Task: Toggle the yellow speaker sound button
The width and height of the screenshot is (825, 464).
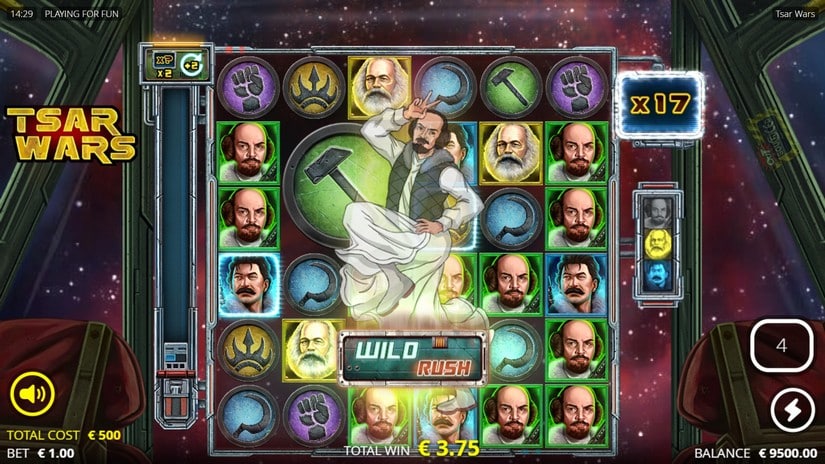Action: 31,393
